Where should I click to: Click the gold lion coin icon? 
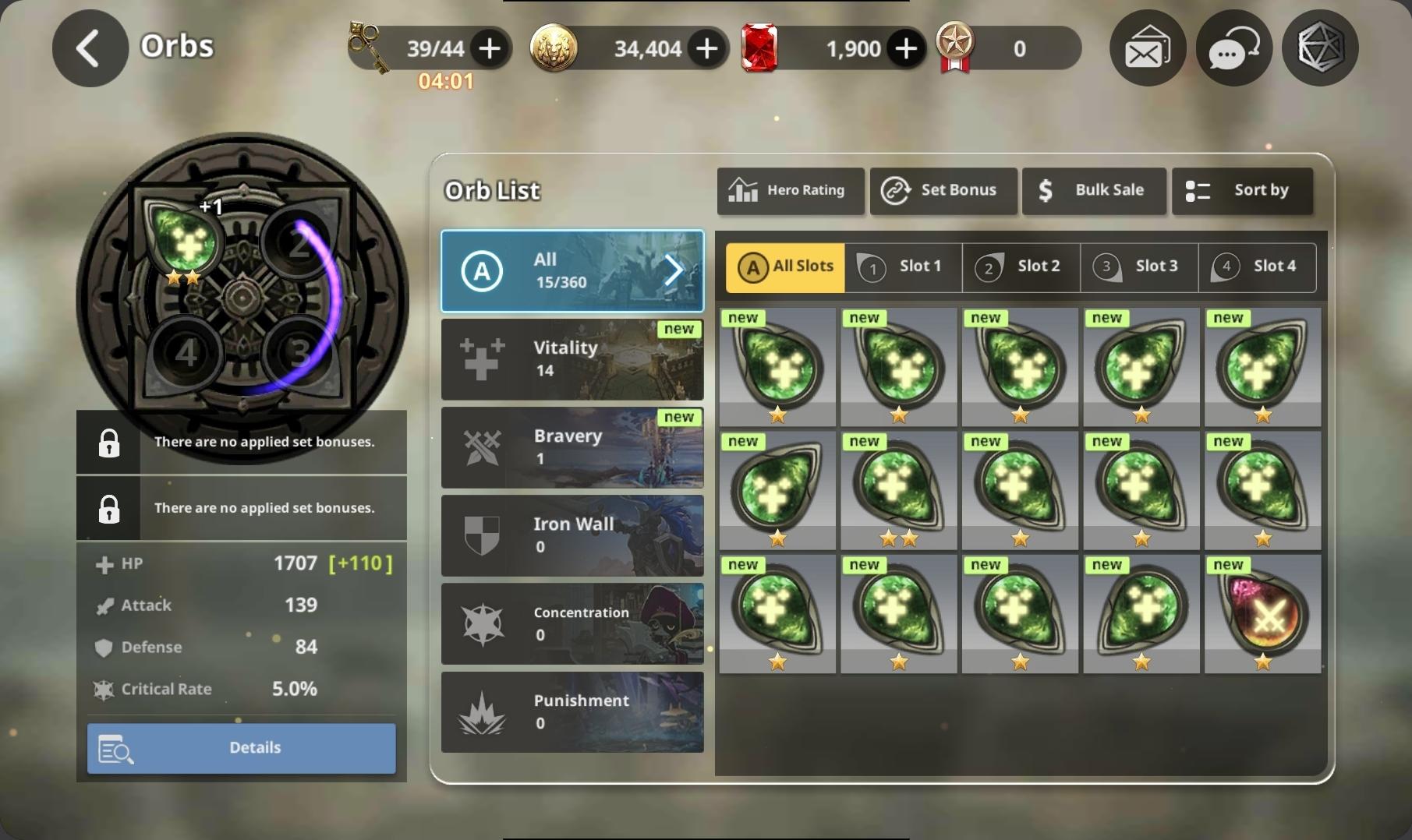pyautogui.click(x=554, y=48)
